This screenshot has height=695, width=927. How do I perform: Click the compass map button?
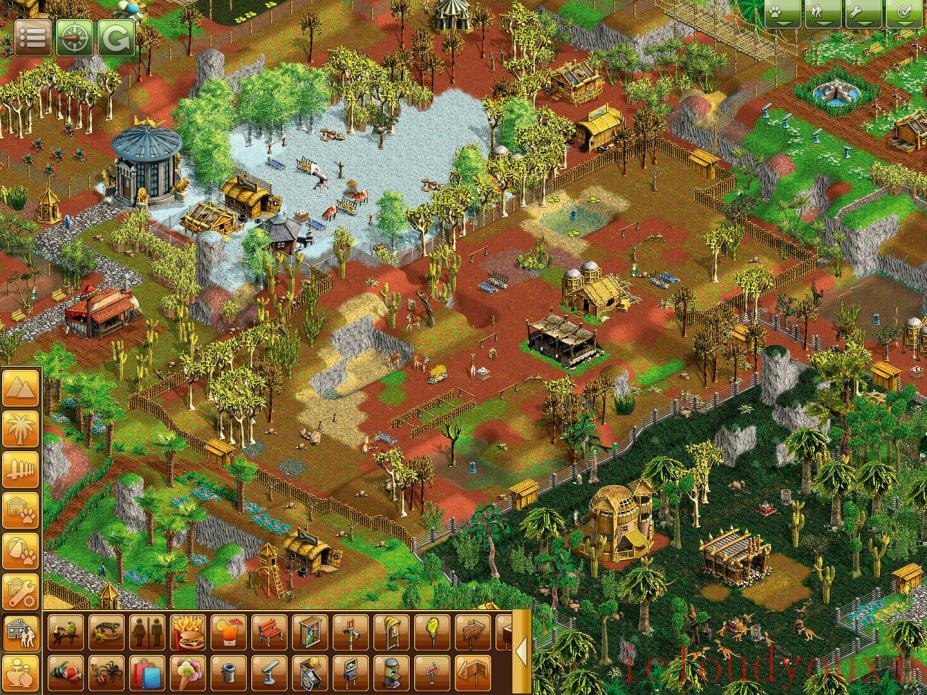[x=75, y=38]
